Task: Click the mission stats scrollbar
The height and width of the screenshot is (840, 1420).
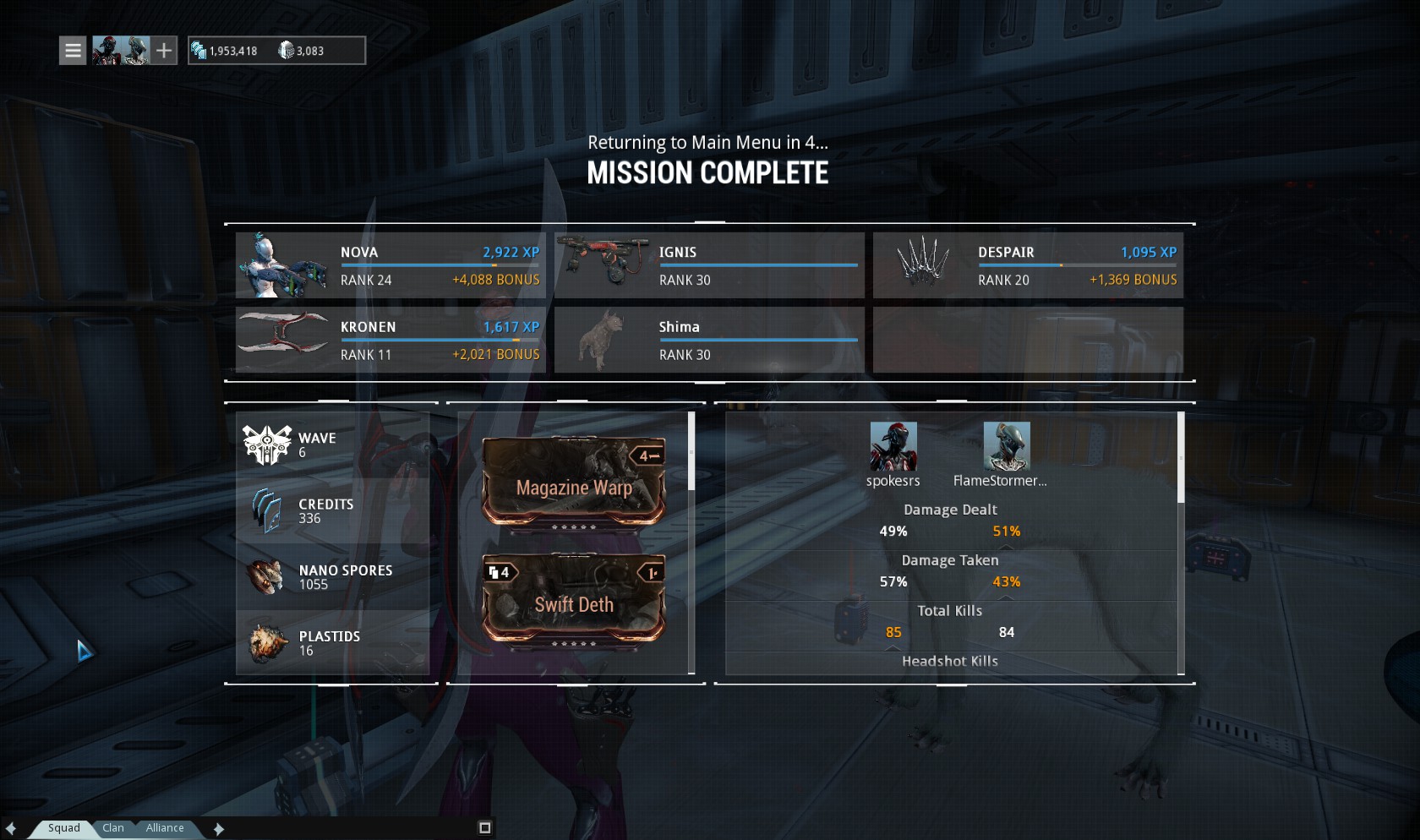Action: [1181, 458]
